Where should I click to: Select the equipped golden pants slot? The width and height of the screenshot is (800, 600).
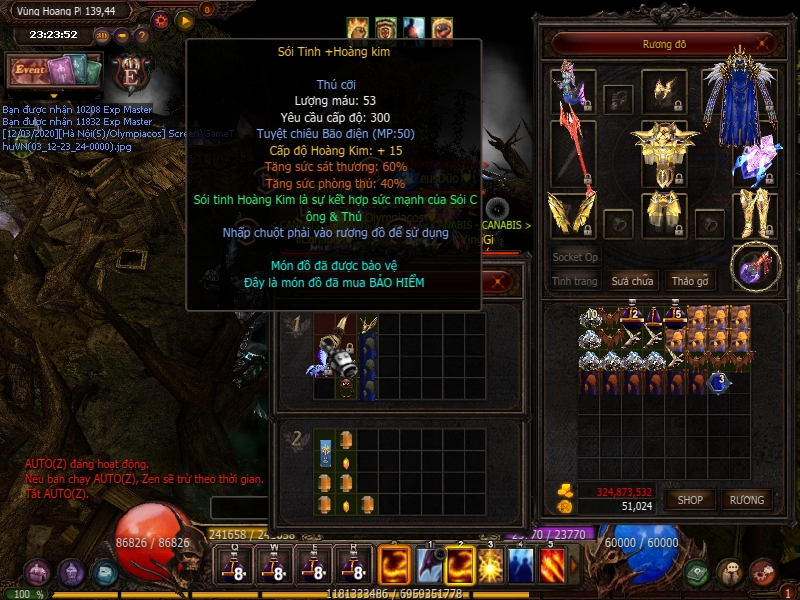click(663, 212)
